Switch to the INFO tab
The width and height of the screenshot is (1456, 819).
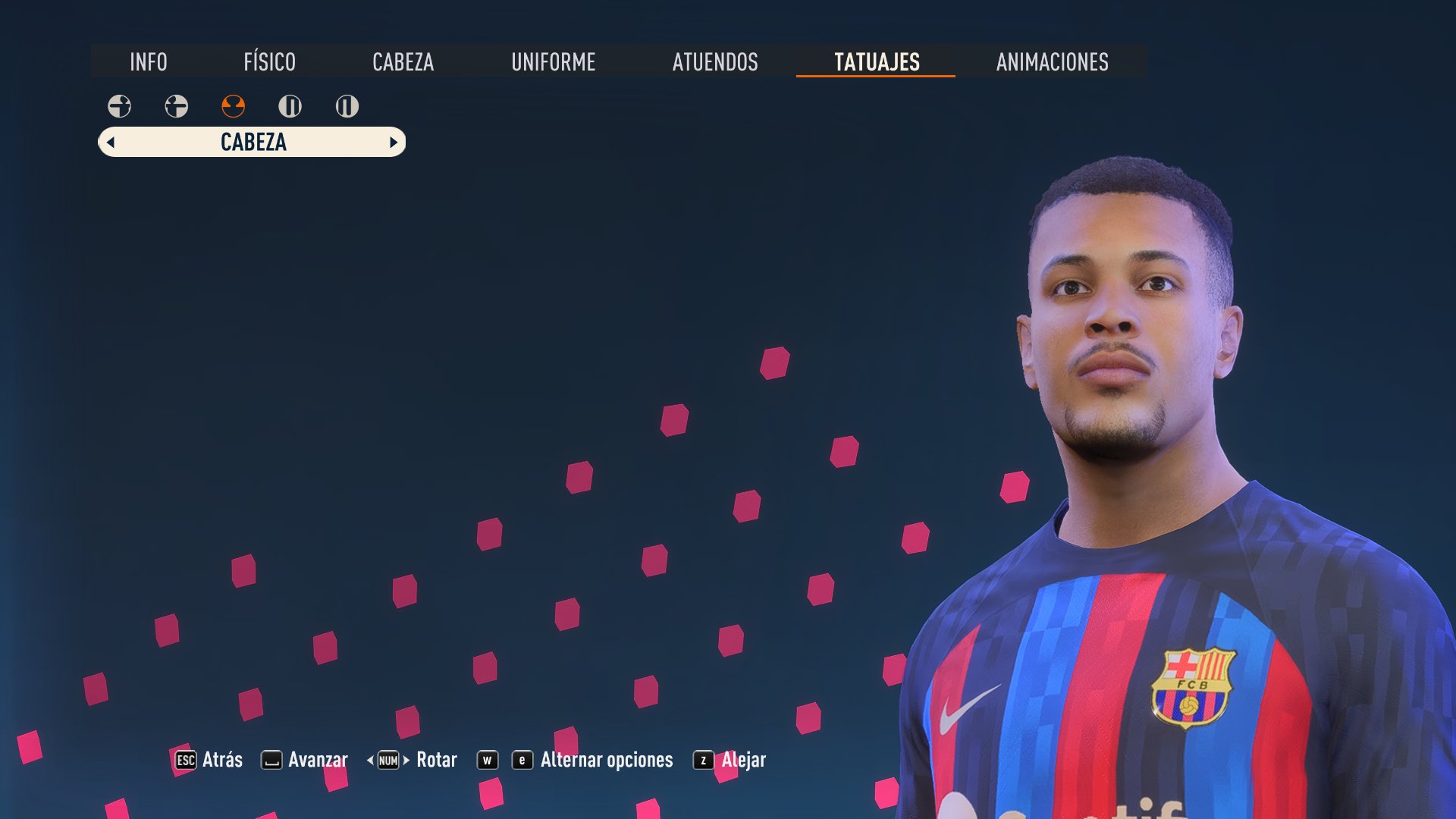pyautogui.click(x=149, y=63)
